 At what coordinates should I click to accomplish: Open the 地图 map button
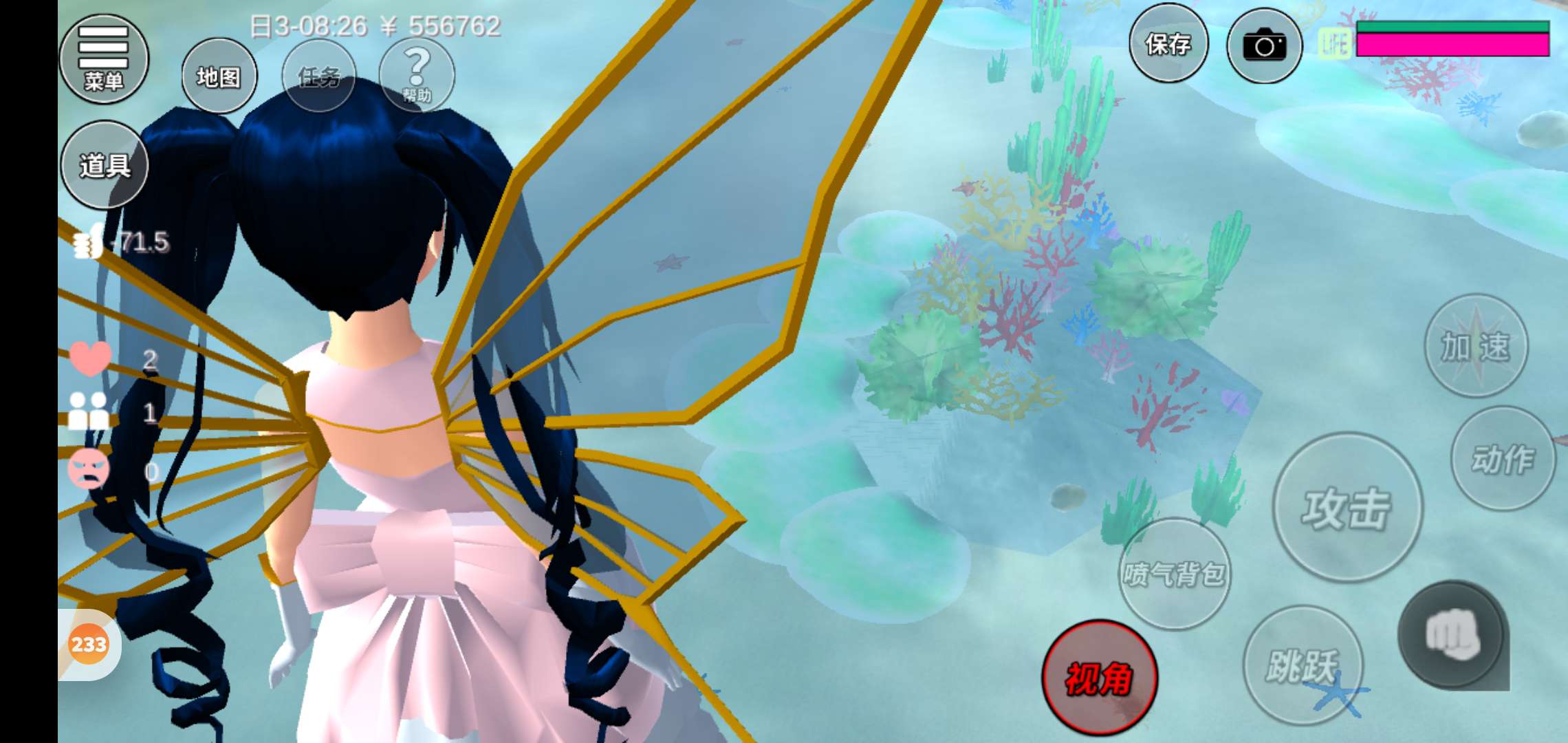pos(219,76)
